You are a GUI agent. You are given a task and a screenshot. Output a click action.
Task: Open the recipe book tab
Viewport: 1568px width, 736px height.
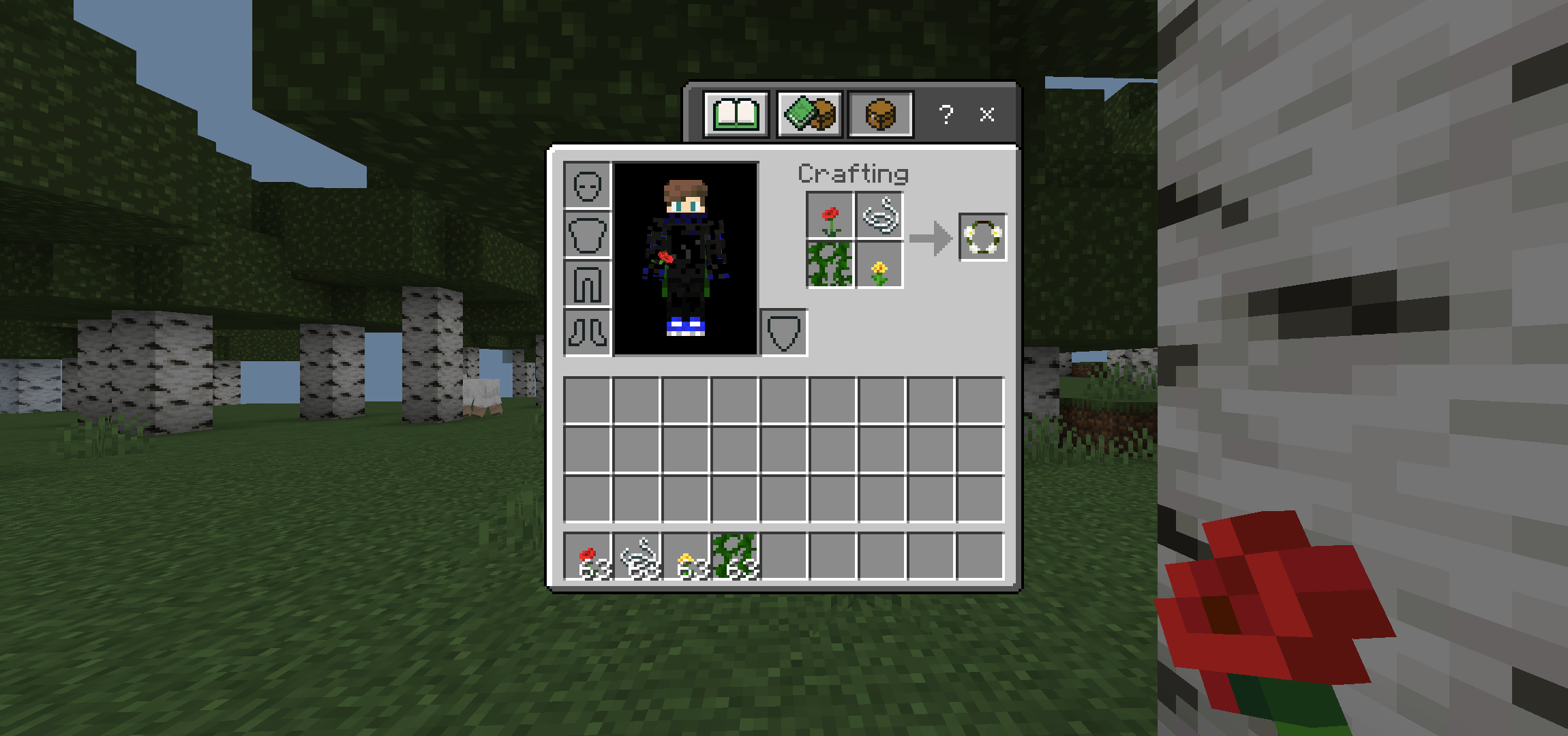[736, 114]
